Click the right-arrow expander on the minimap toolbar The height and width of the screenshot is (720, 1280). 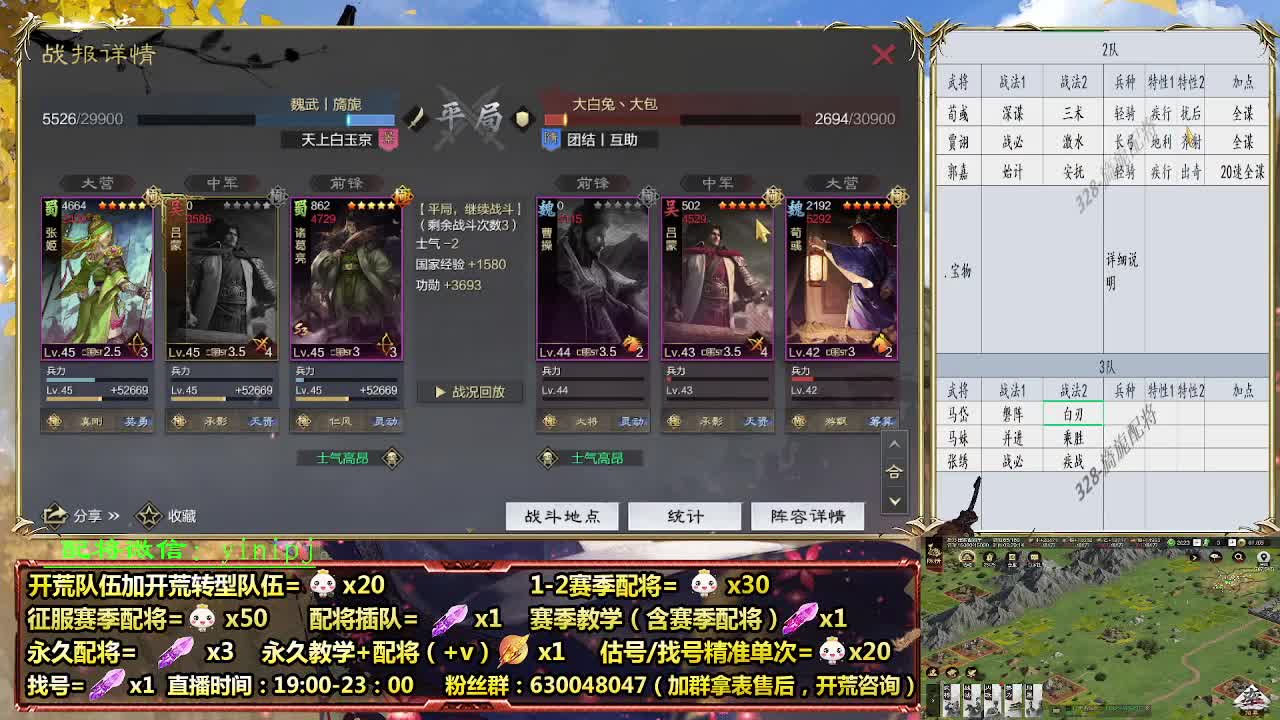pyautogui.click(x=1194, y=557)
